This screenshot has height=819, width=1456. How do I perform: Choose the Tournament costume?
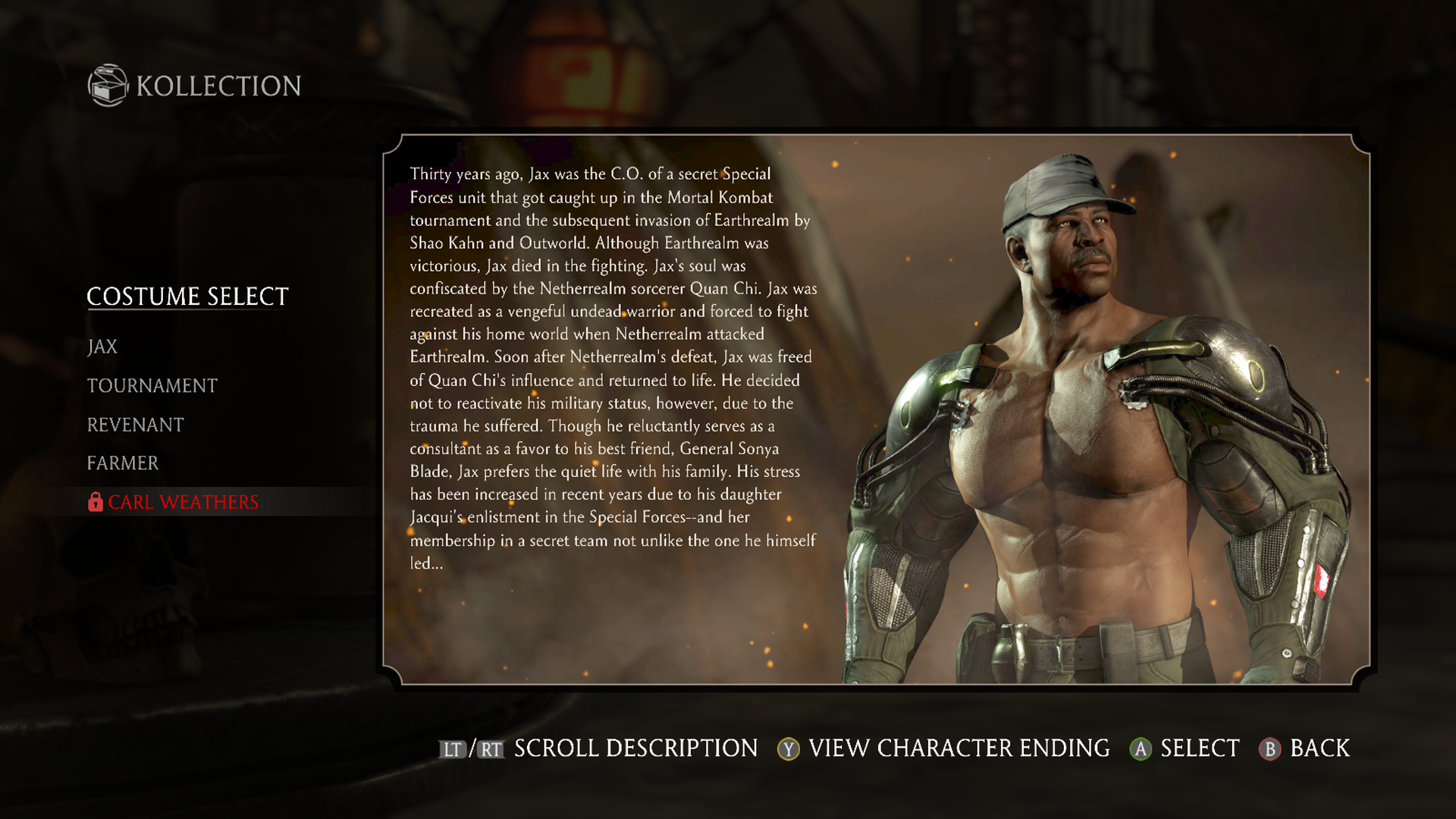coord(152,386)
